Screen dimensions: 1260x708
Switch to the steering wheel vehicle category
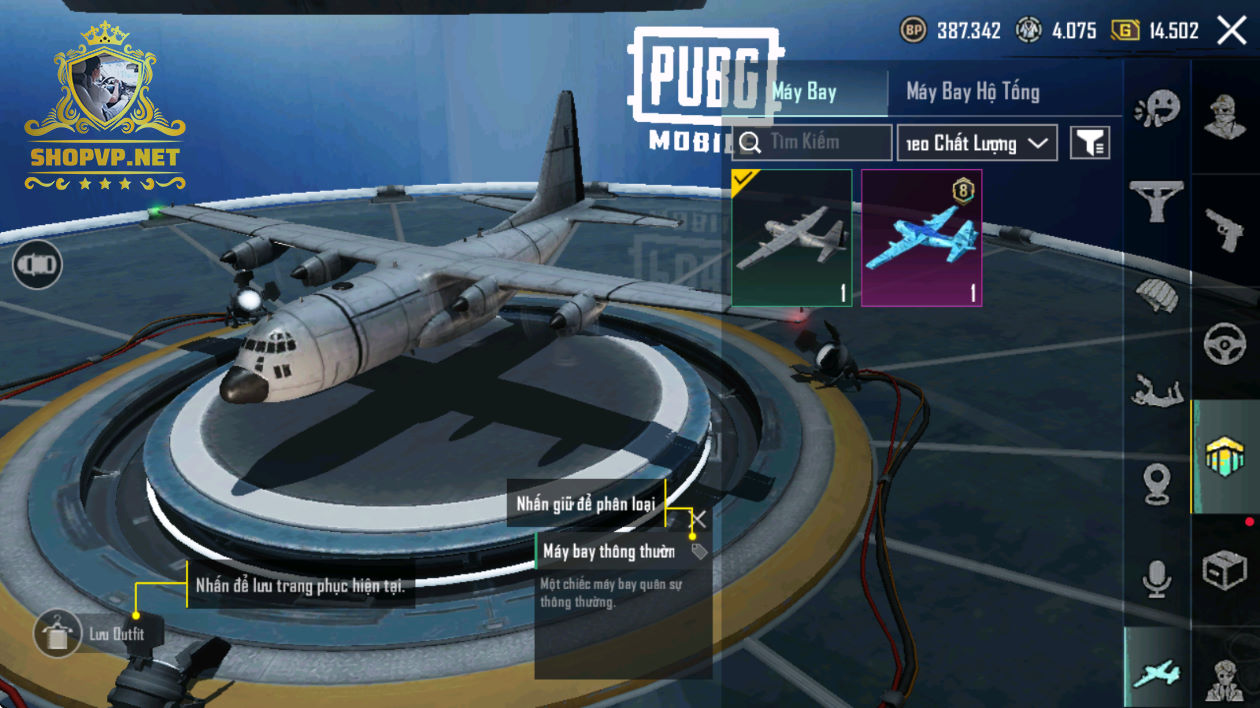click(x=1225, y=345)
